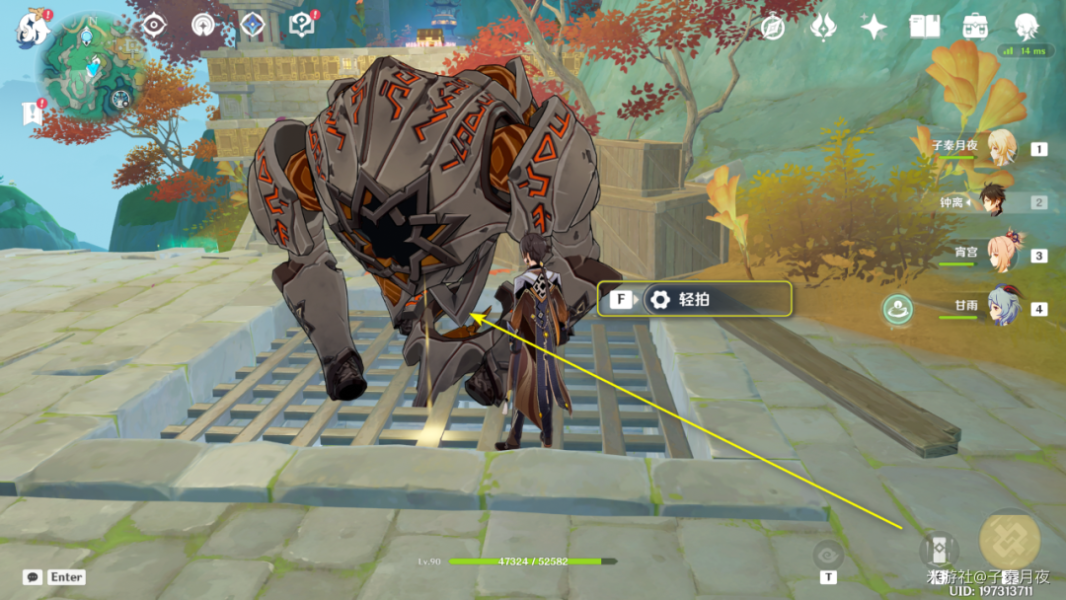Open the character head profile icon
Image resolution: width=1066 pixels, height=600 pixels.
(1026, 27)
